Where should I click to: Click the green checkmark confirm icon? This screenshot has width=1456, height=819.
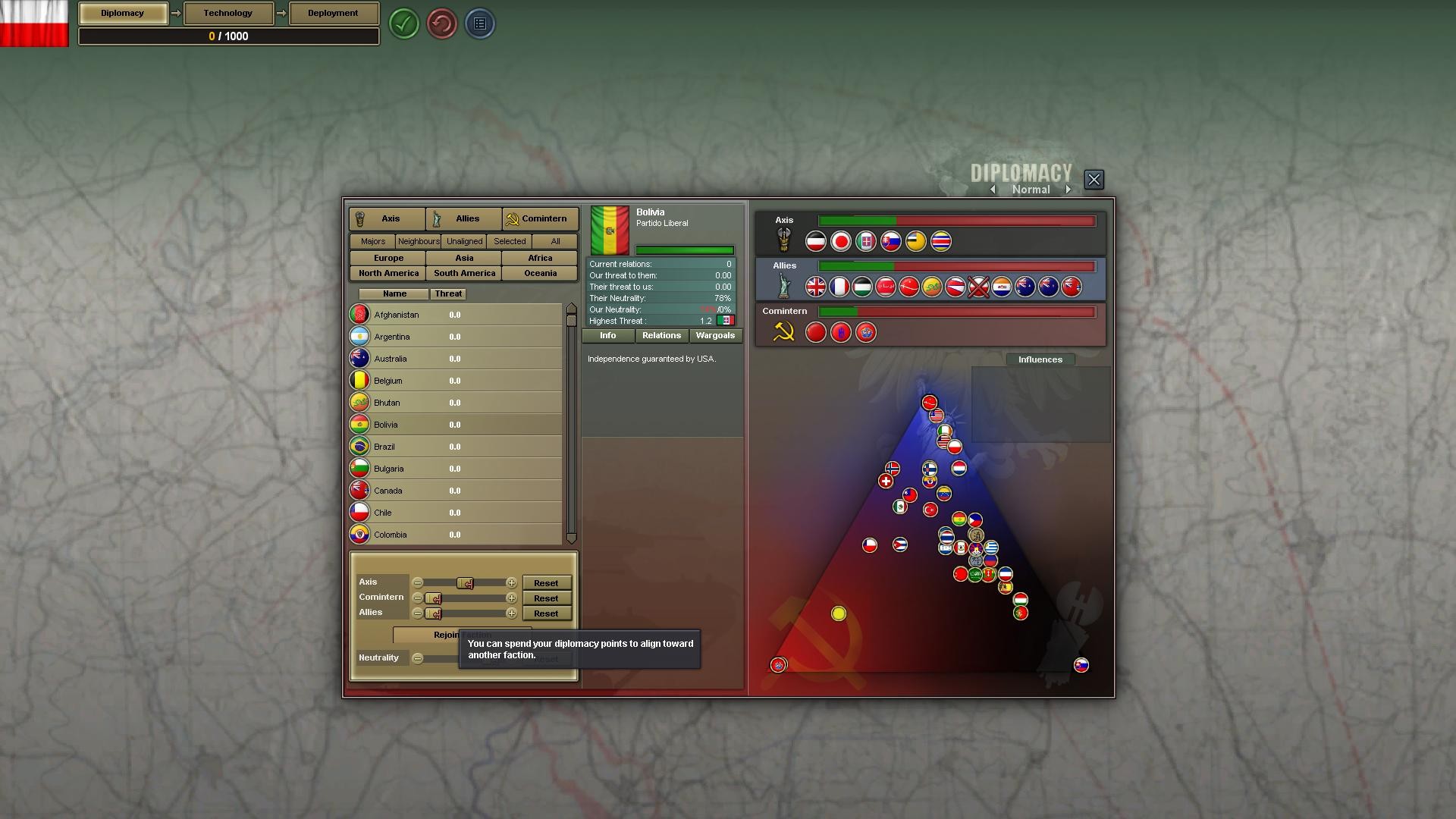[403, 24]
